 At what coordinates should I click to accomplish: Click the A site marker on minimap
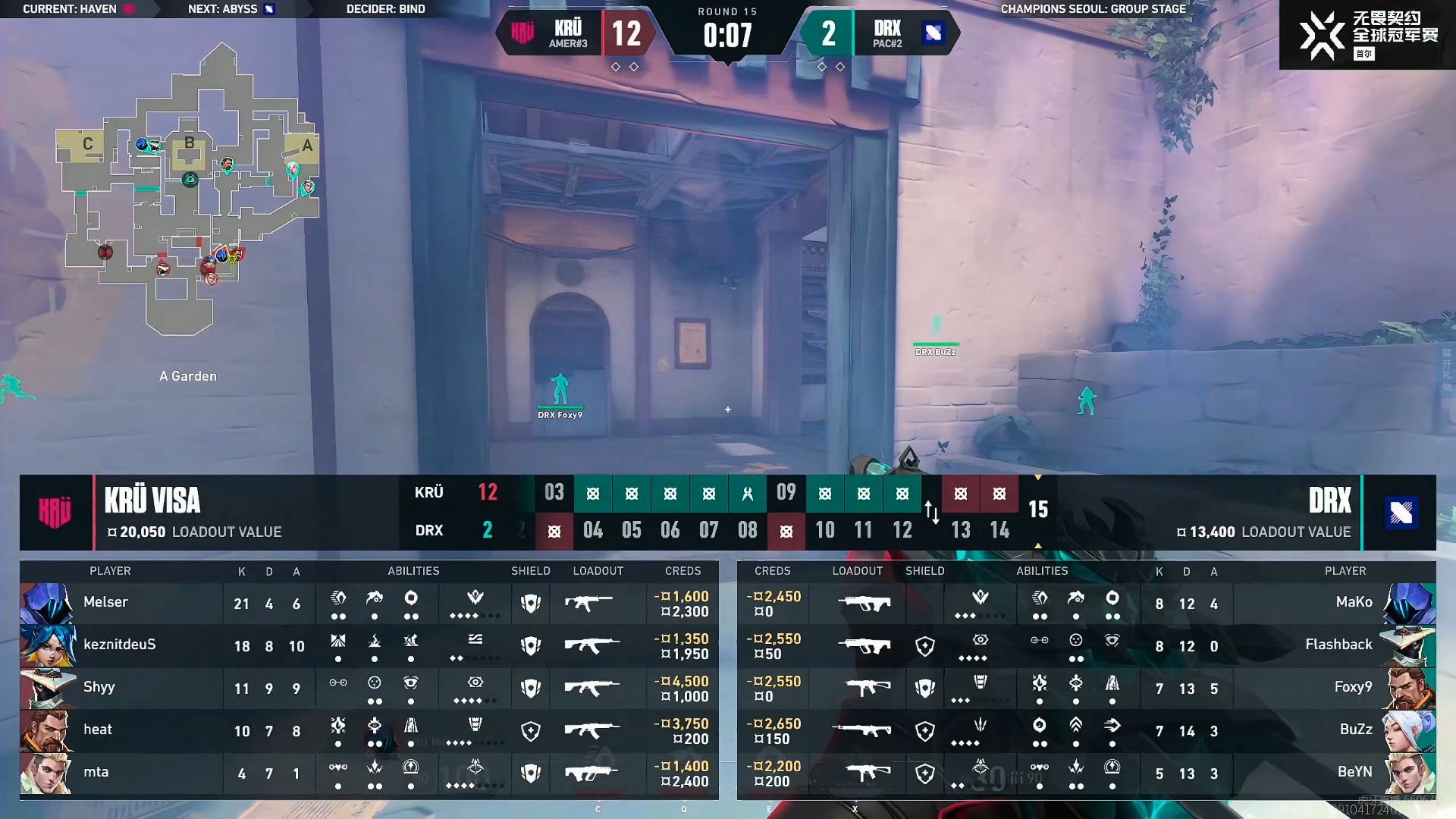[x=306, y=146]
